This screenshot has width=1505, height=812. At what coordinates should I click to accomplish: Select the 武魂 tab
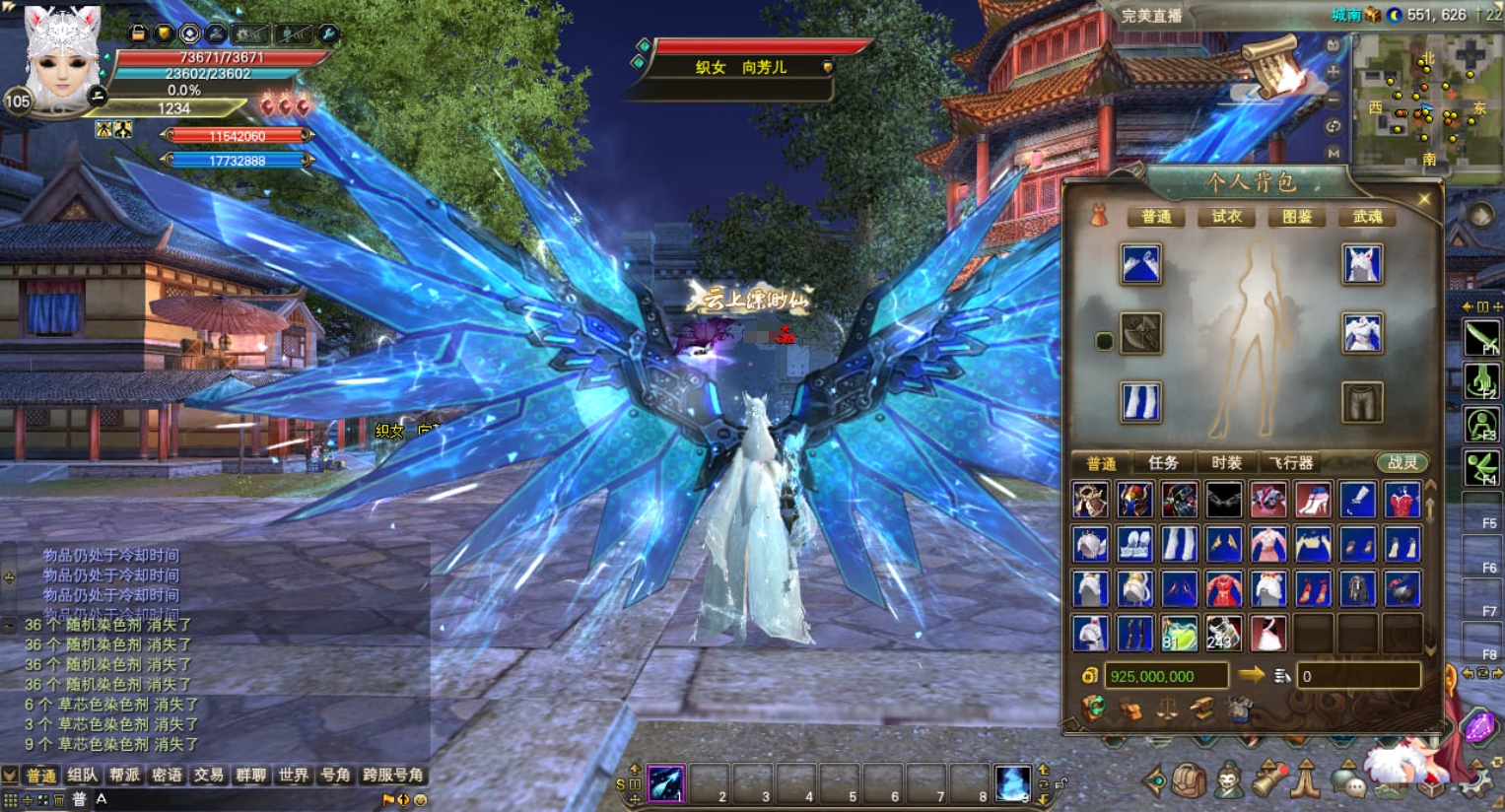pos(1367,217)
